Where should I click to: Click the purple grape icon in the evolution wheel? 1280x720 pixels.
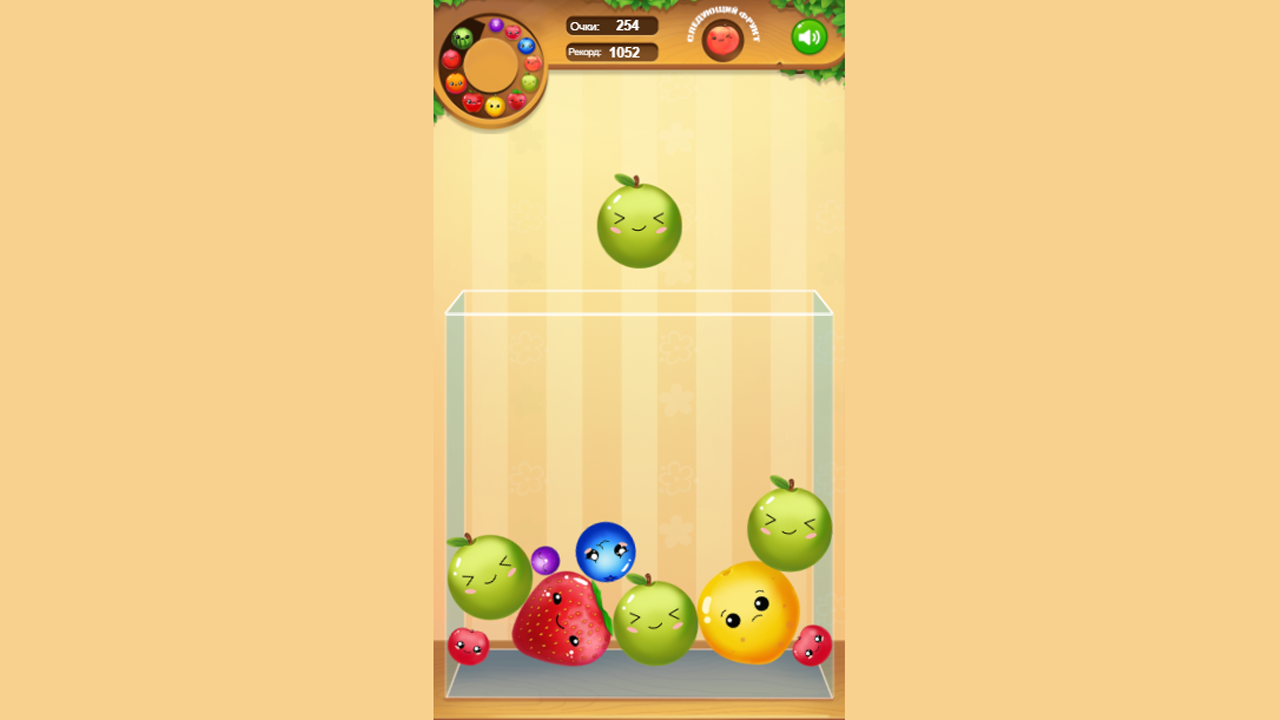[496, 24]
